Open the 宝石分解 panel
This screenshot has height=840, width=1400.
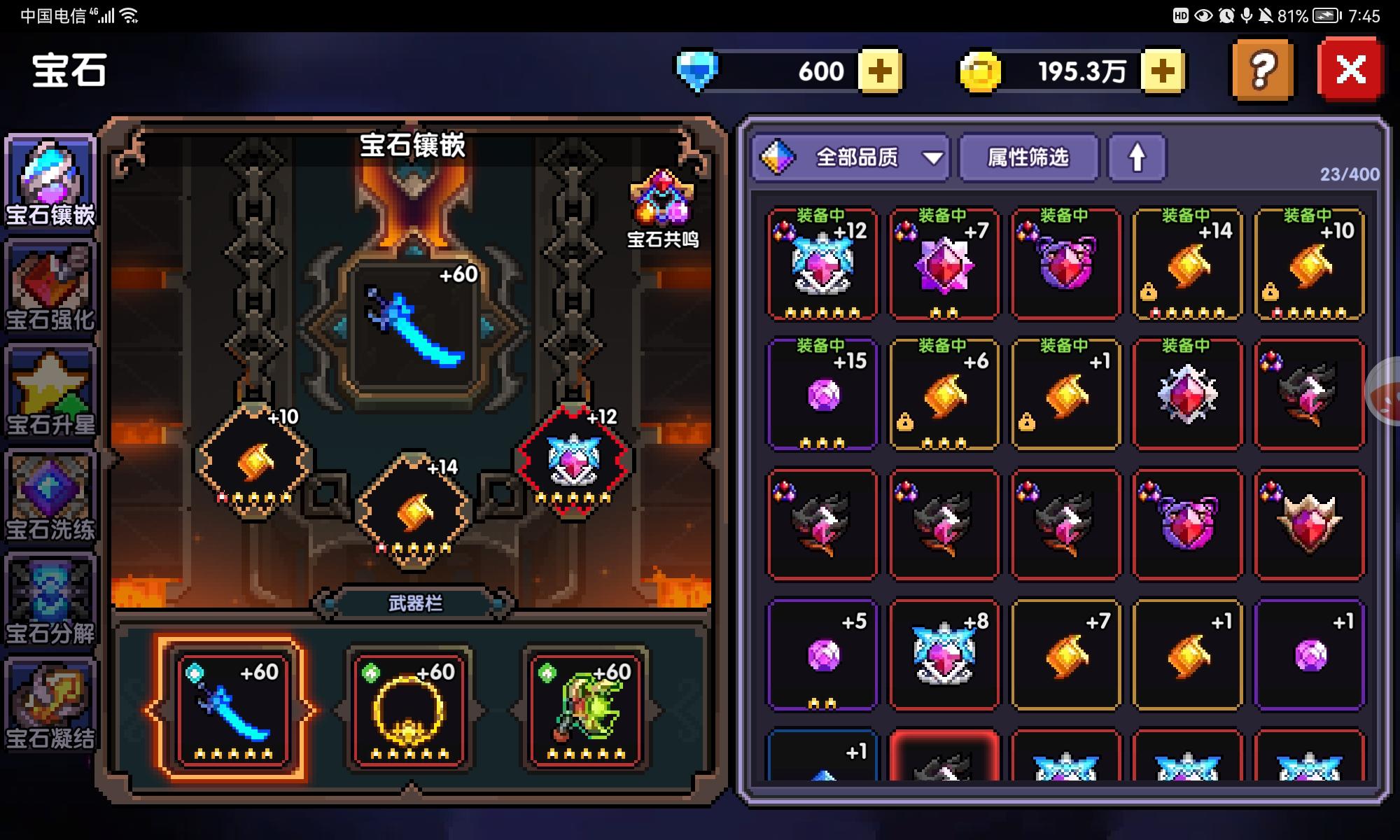tap(49, 591)
